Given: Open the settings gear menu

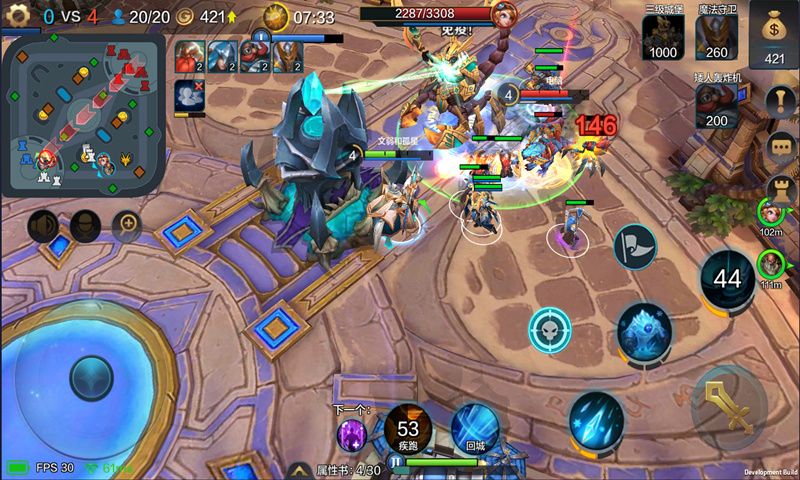Looking at the screenshot, I should click(18, 16).
